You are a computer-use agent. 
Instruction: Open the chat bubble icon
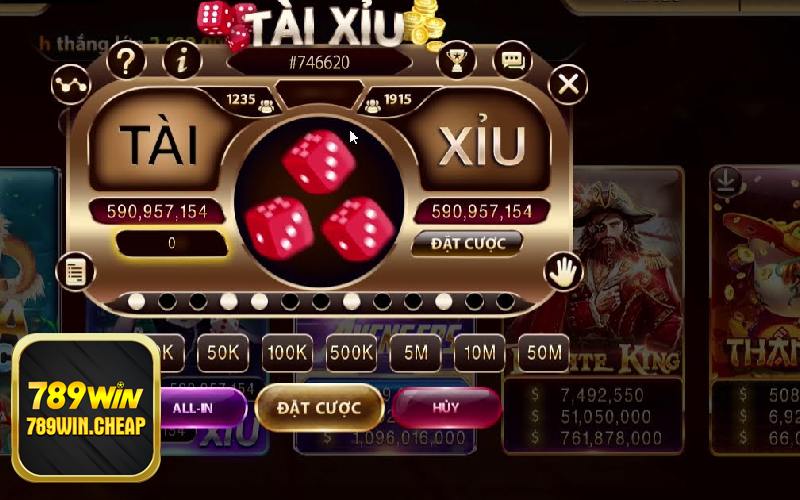pyautogui.click(x=513, y=62)
